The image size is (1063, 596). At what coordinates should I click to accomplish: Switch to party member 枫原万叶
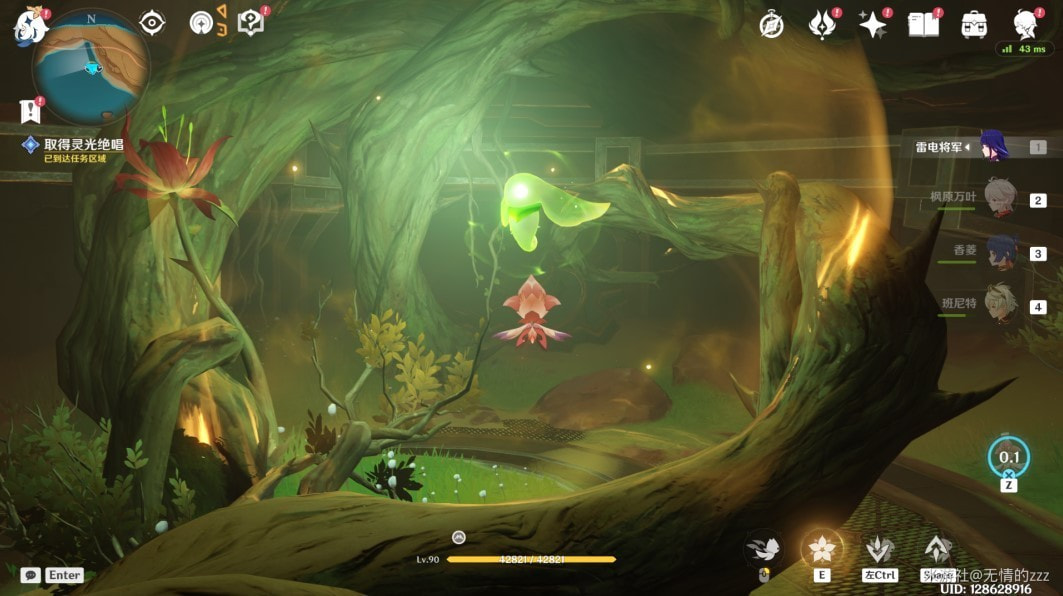tap(998, 199)
